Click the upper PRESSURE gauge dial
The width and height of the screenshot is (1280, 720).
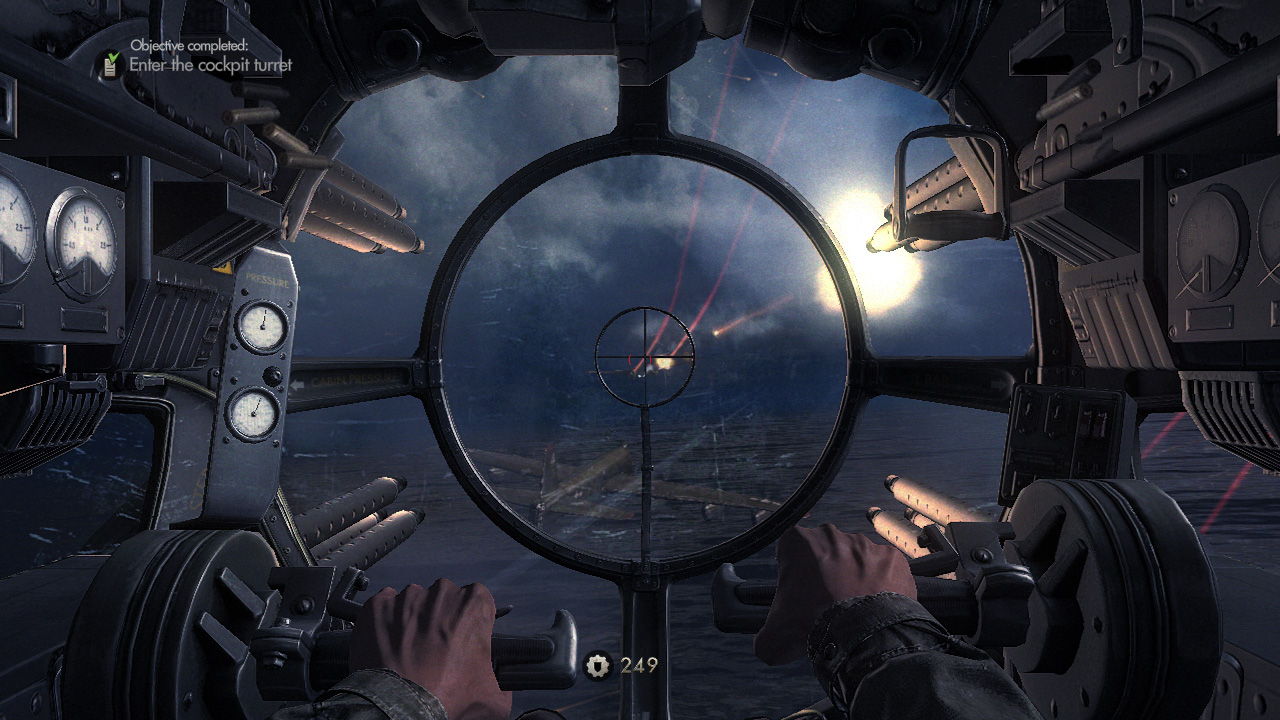262,325
